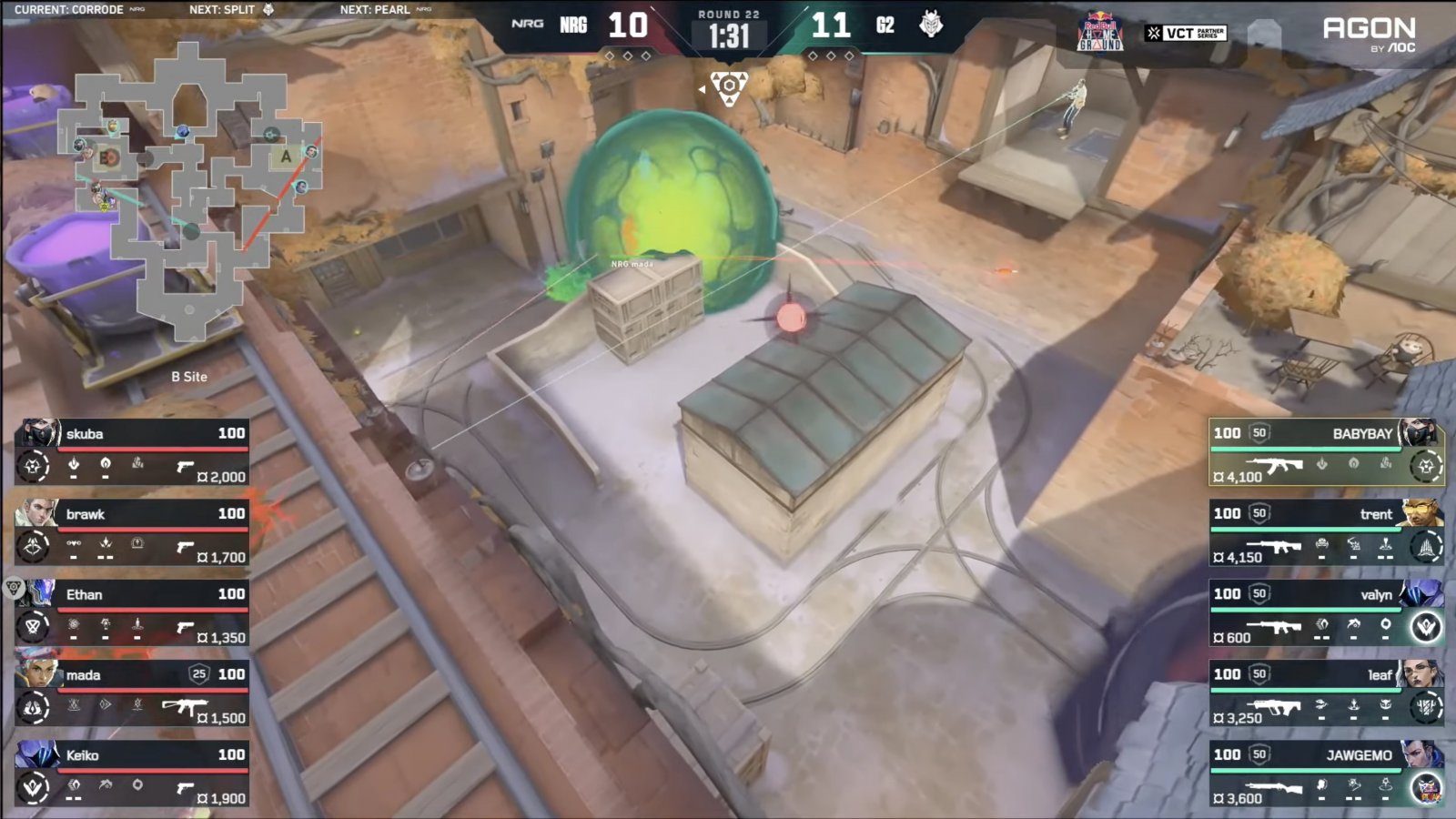
Task: Click the B site marker on minimap
Action: (x=108, y=157)
